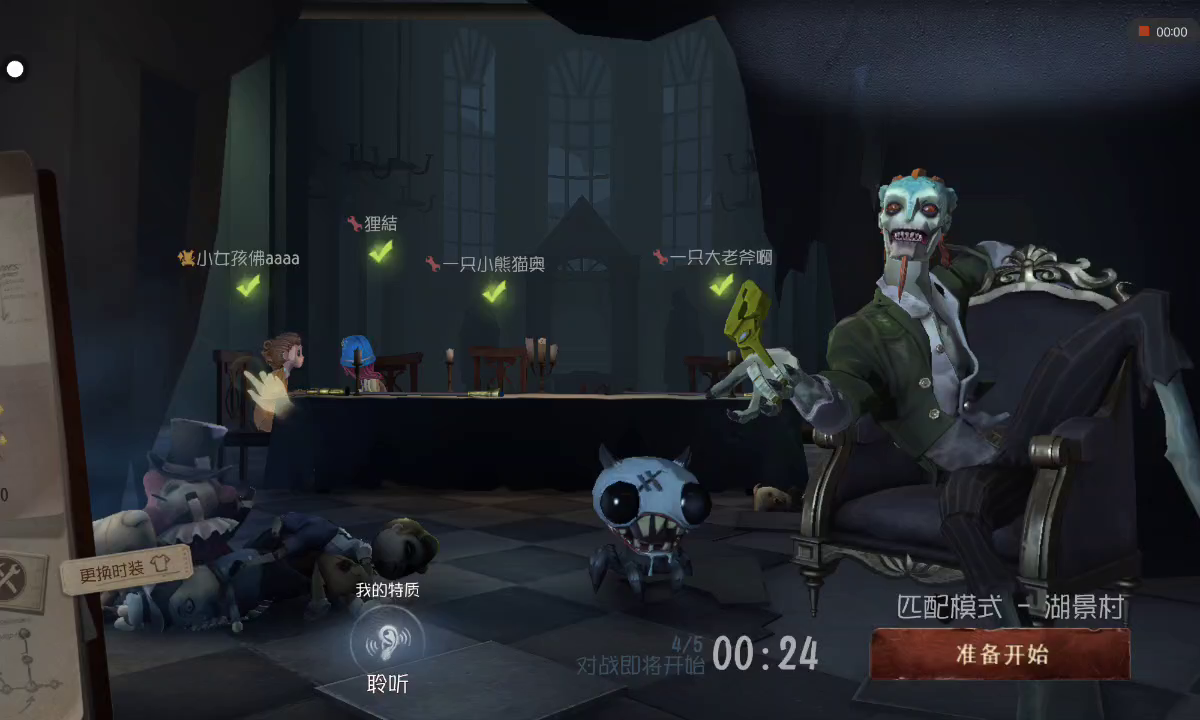Select player 狸結's name tag
Viewport: 1200px width, 720px height.
tap(373, 224)
